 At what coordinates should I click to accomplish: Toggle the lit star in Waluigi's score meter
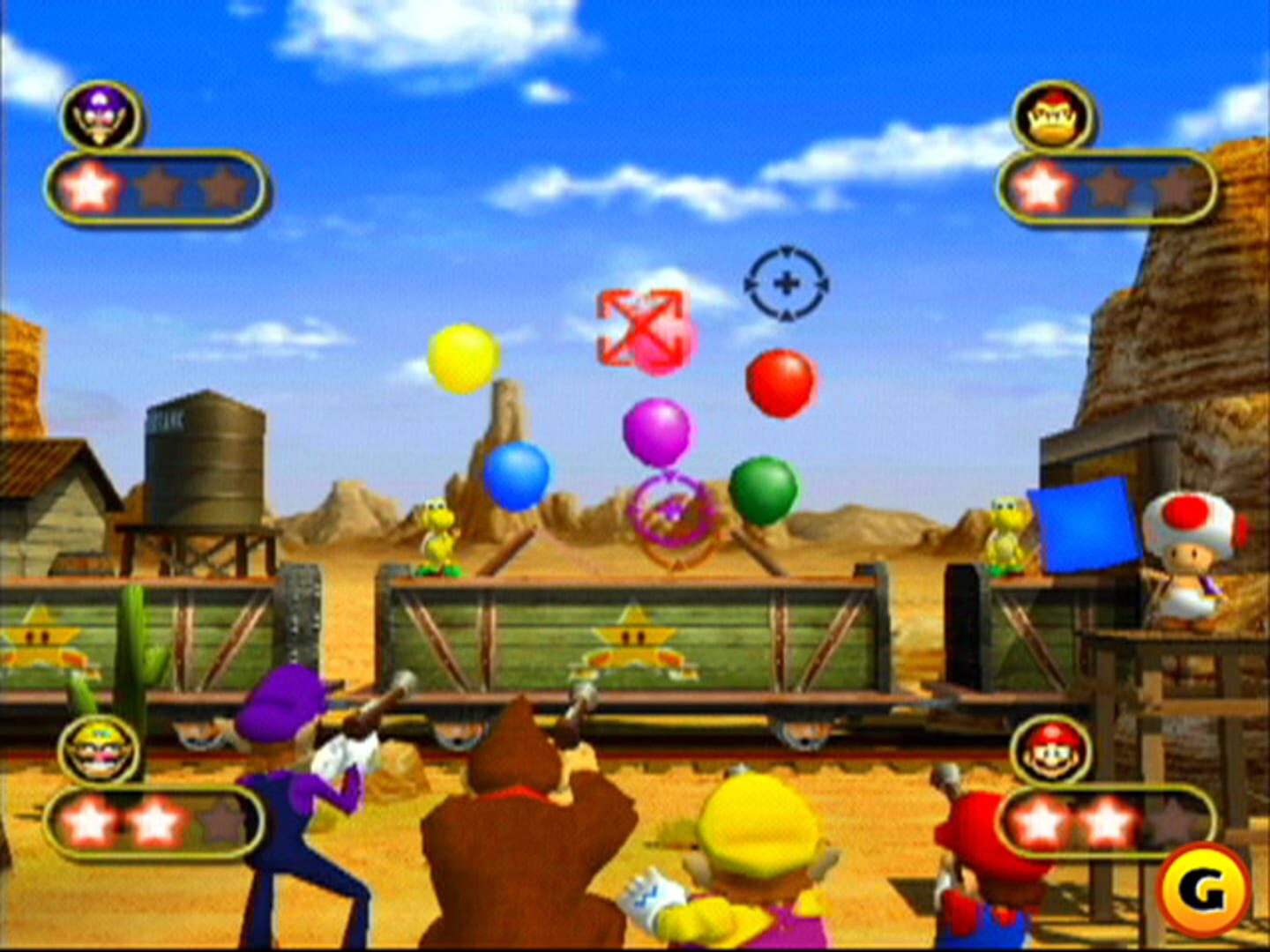coord(89,185)
